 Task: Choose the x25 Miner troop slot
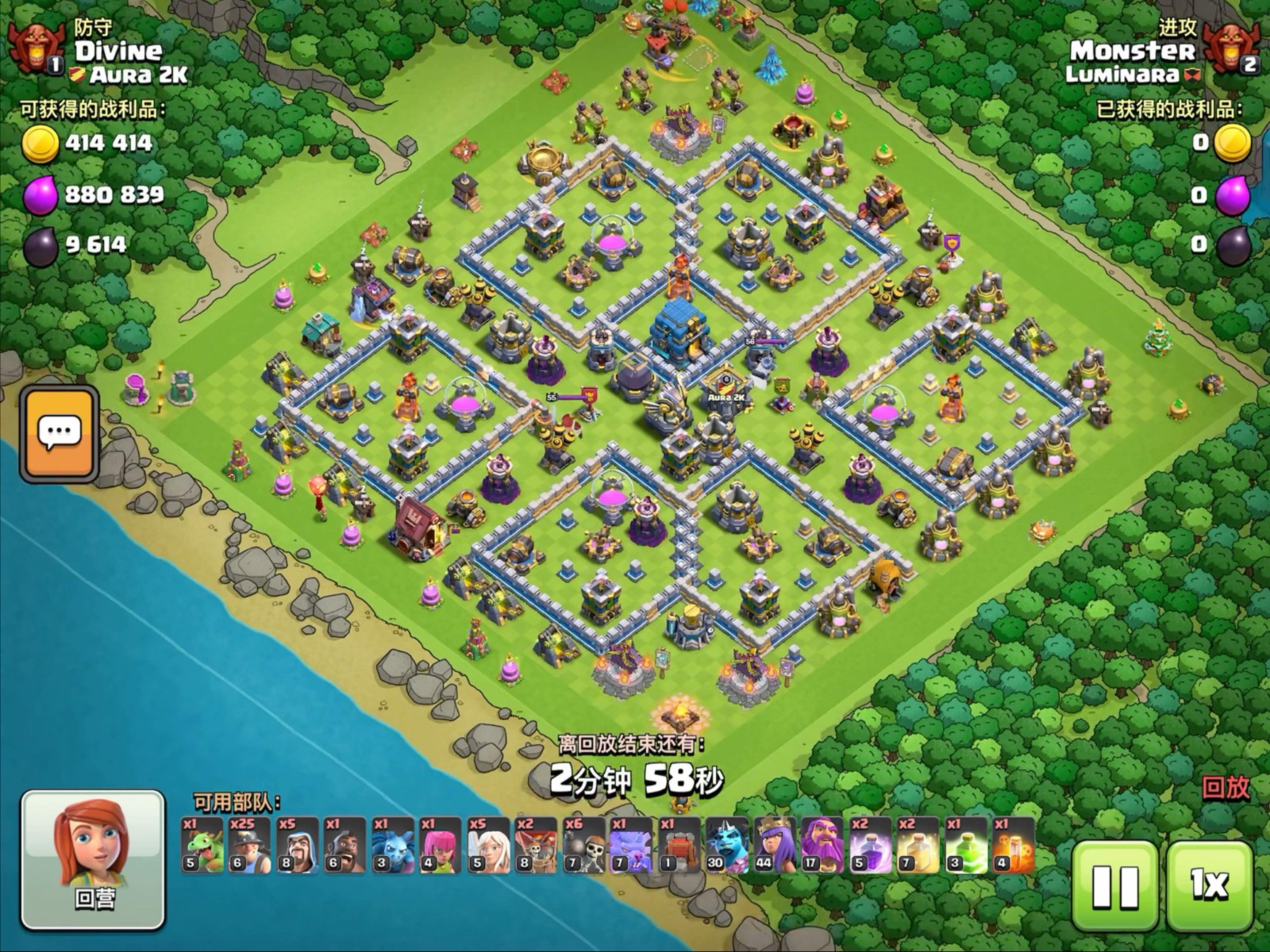point(250,846)
